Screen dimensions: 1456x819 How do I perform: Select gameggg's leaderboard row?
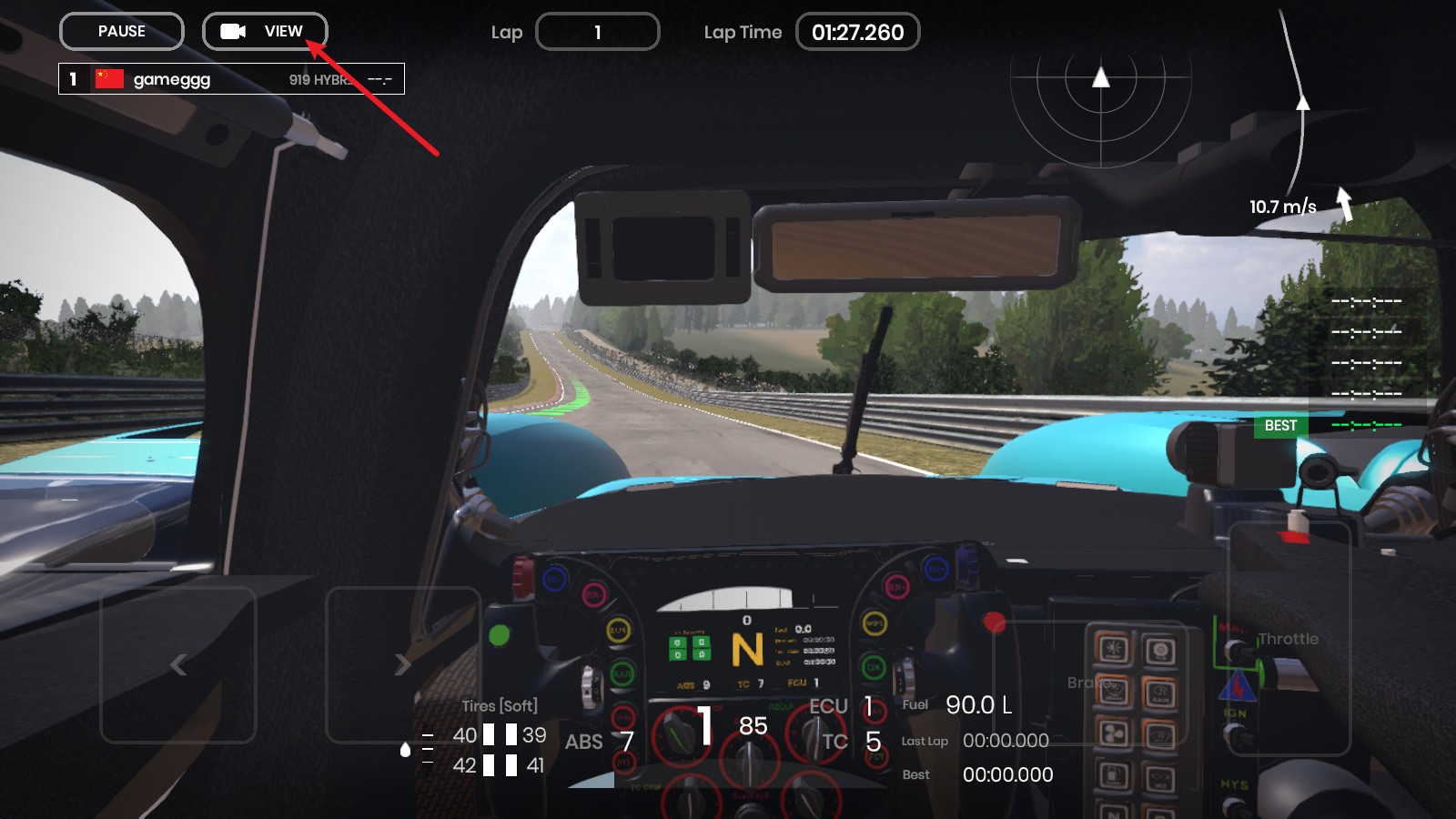[231, 79]
